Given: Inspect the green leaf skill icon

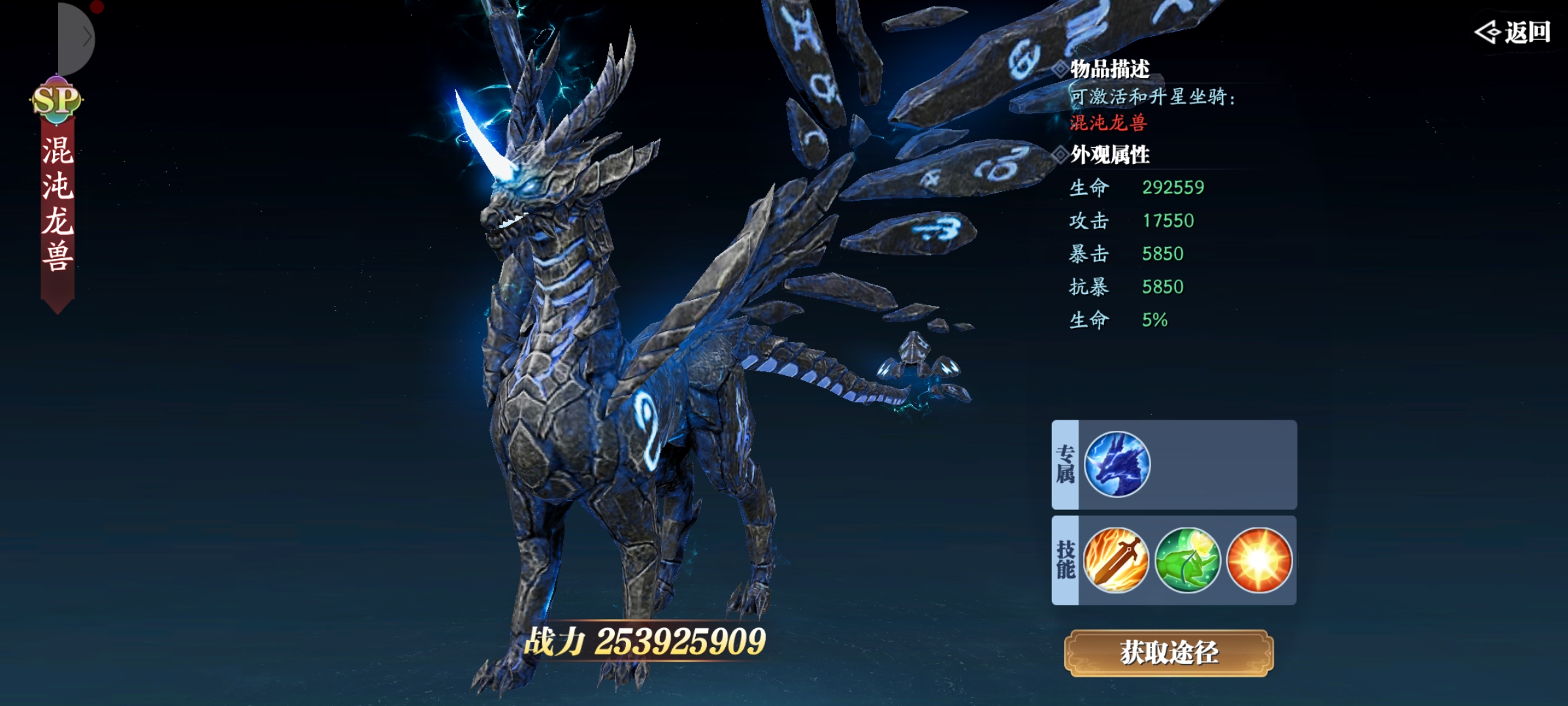Looking at the screenshot, I should (1188, 560).
